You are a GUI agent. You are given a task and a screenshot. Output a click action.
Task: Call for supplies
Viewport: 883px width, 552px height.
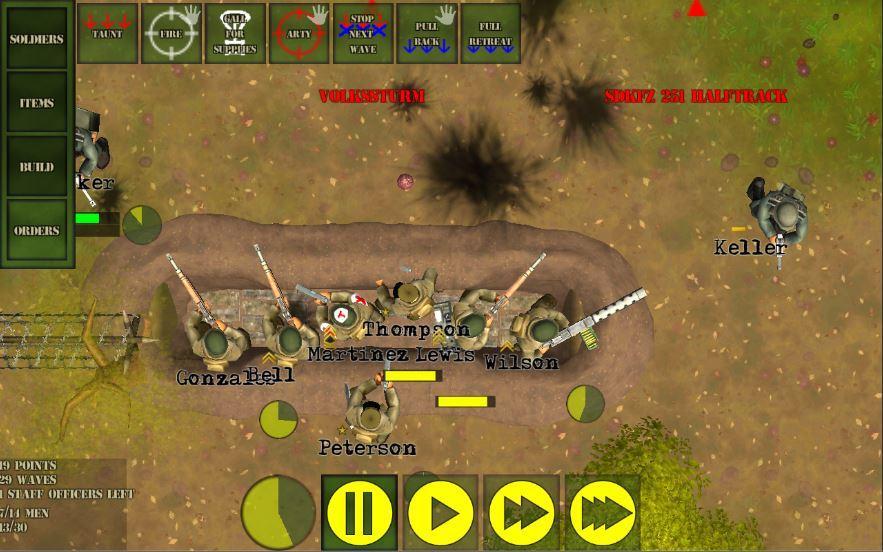[235, 33]
